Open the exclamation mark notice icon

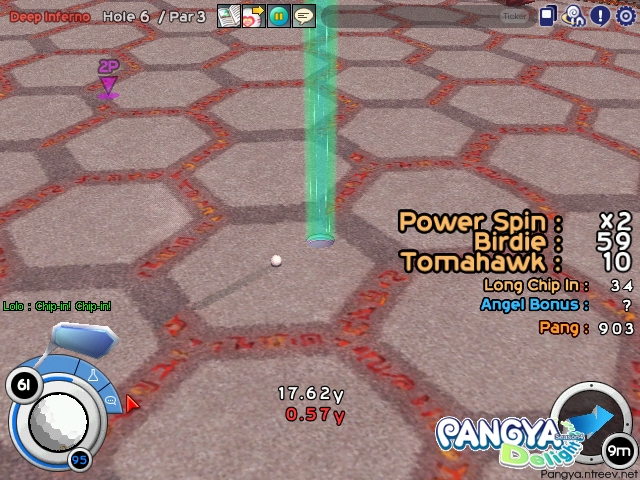(x=599, y=16)
